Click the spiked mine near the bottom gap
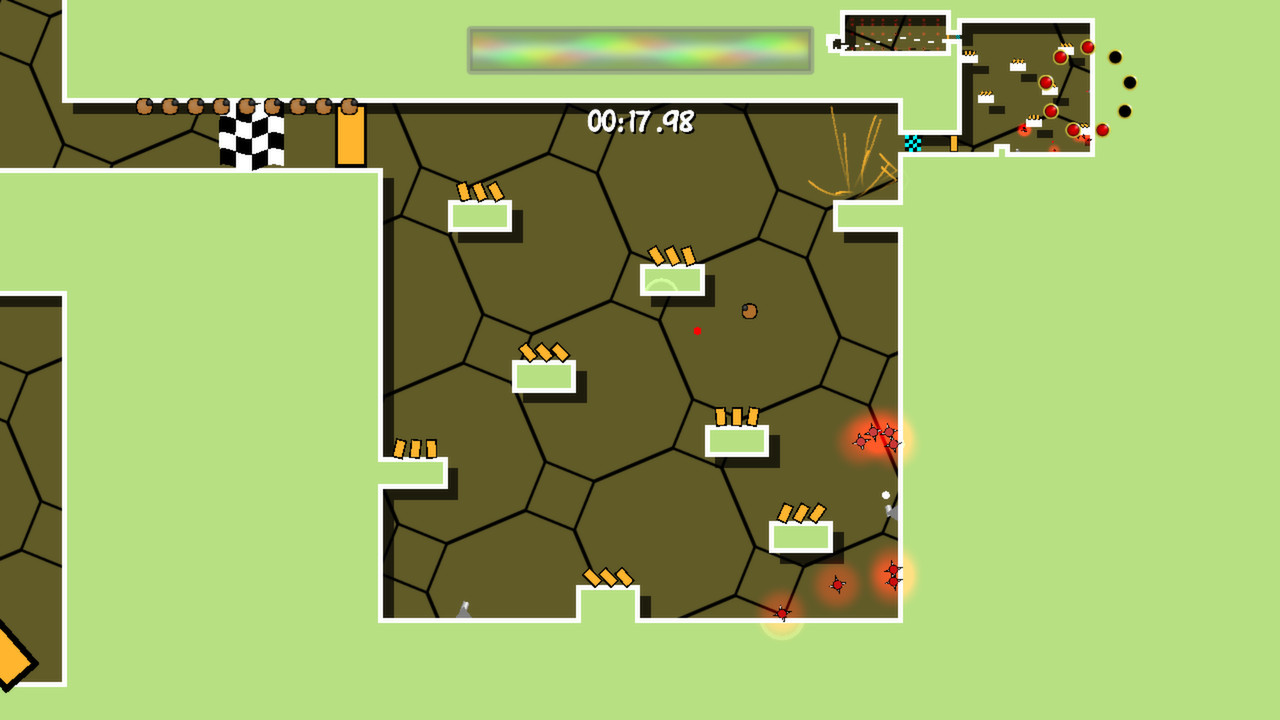The height and width of the screenshot is (720, 1280). tap(782, 613)
